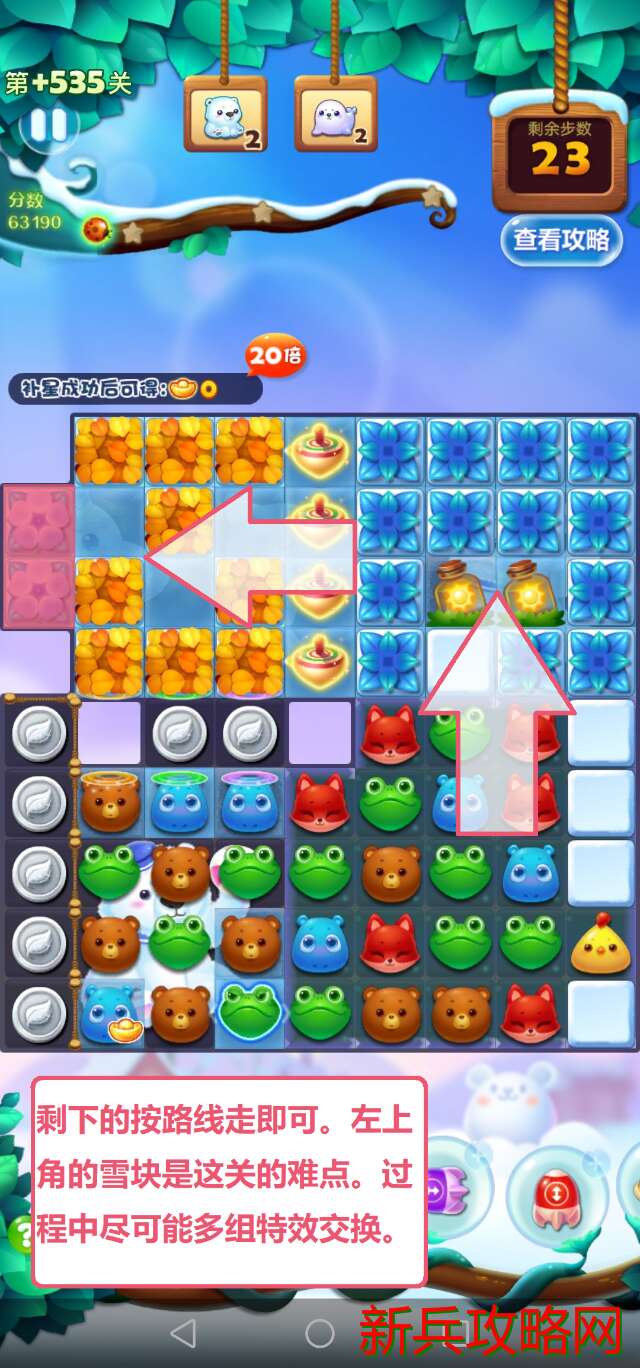Choose the brown bear tile with golden halo

point(109,803)
